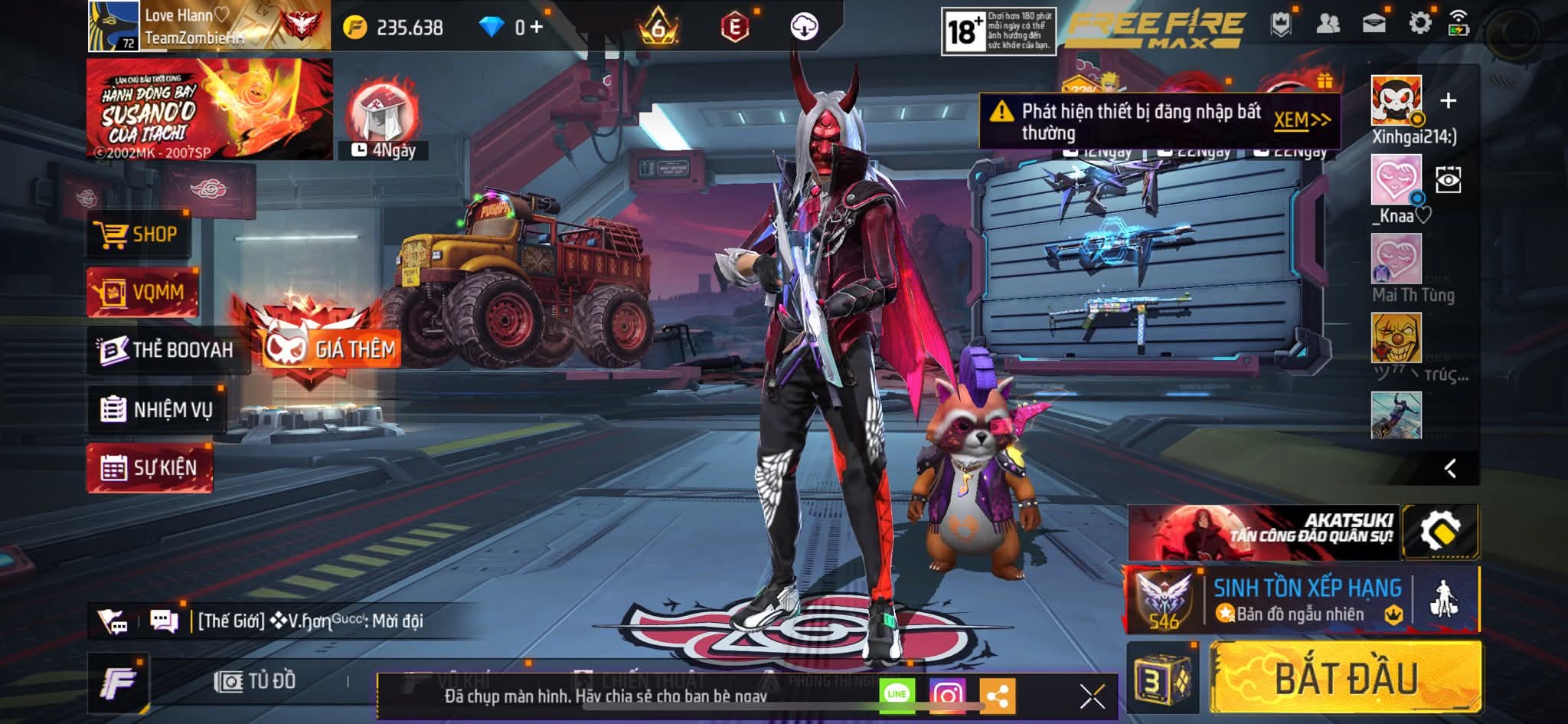Open the NHIỆM VỤ missions menu
The image size is (1568, 724).
tap(157, 410)
